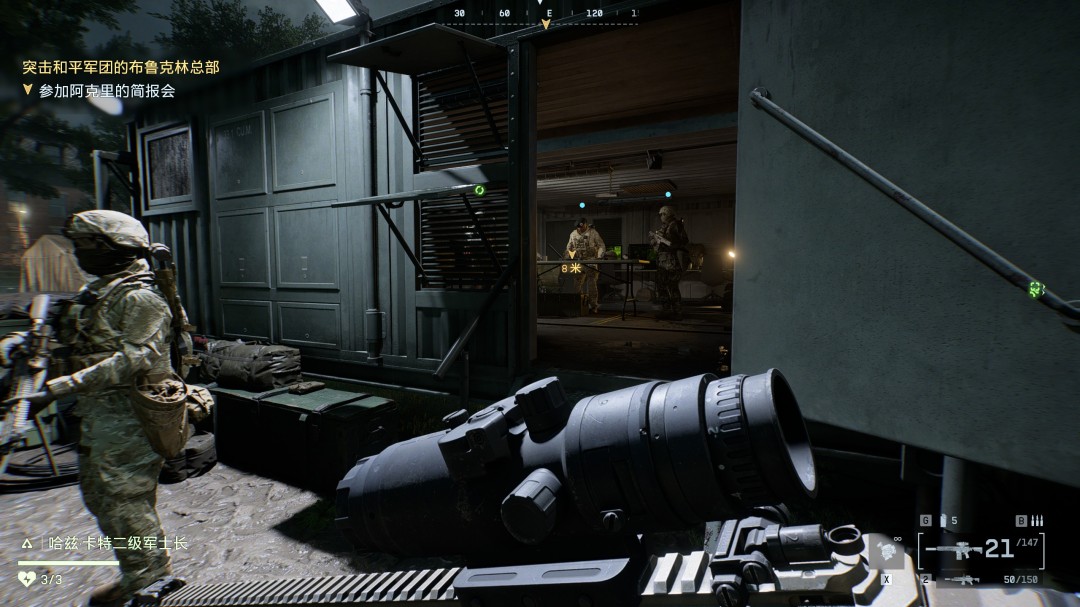
Task: Select the rank chevron beside 哈兹·卡特
Action: (27, 544)
